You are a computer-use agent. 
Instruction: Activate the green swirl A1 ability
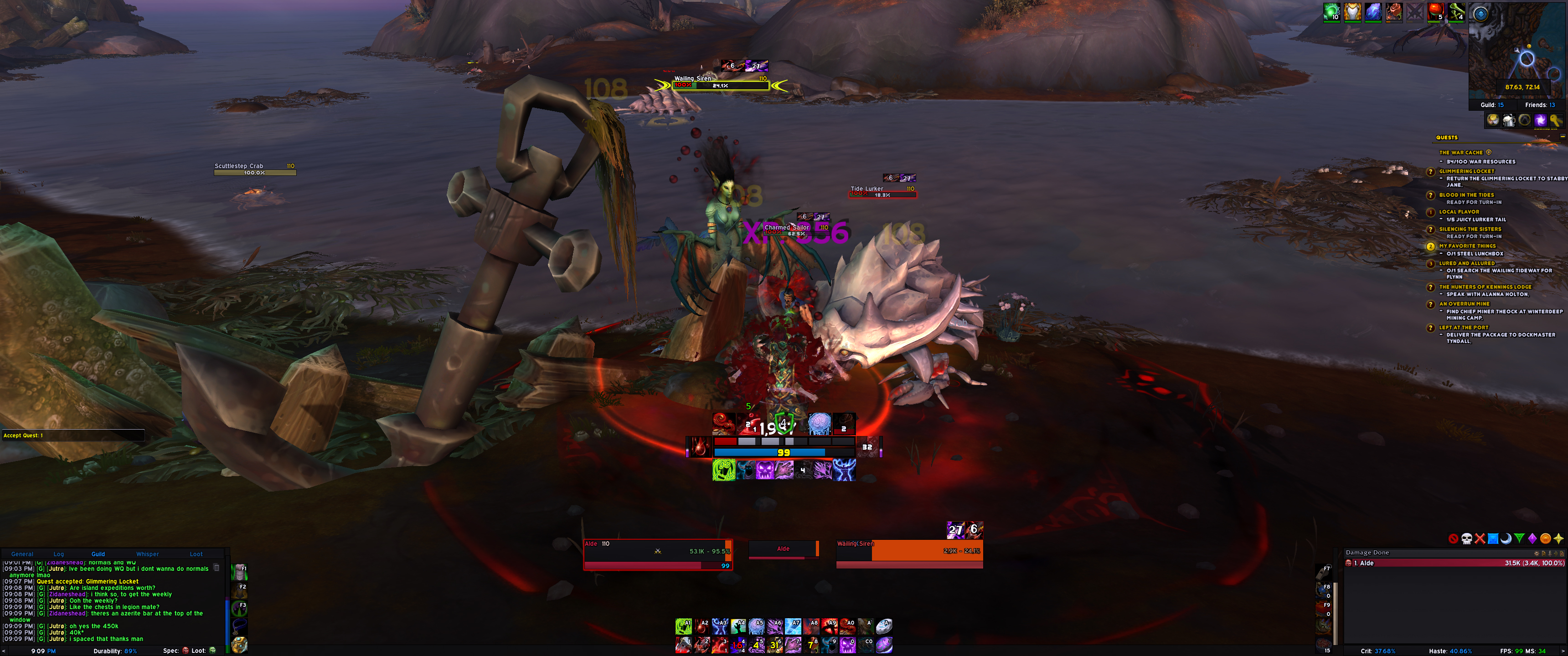tap(683, 626)
